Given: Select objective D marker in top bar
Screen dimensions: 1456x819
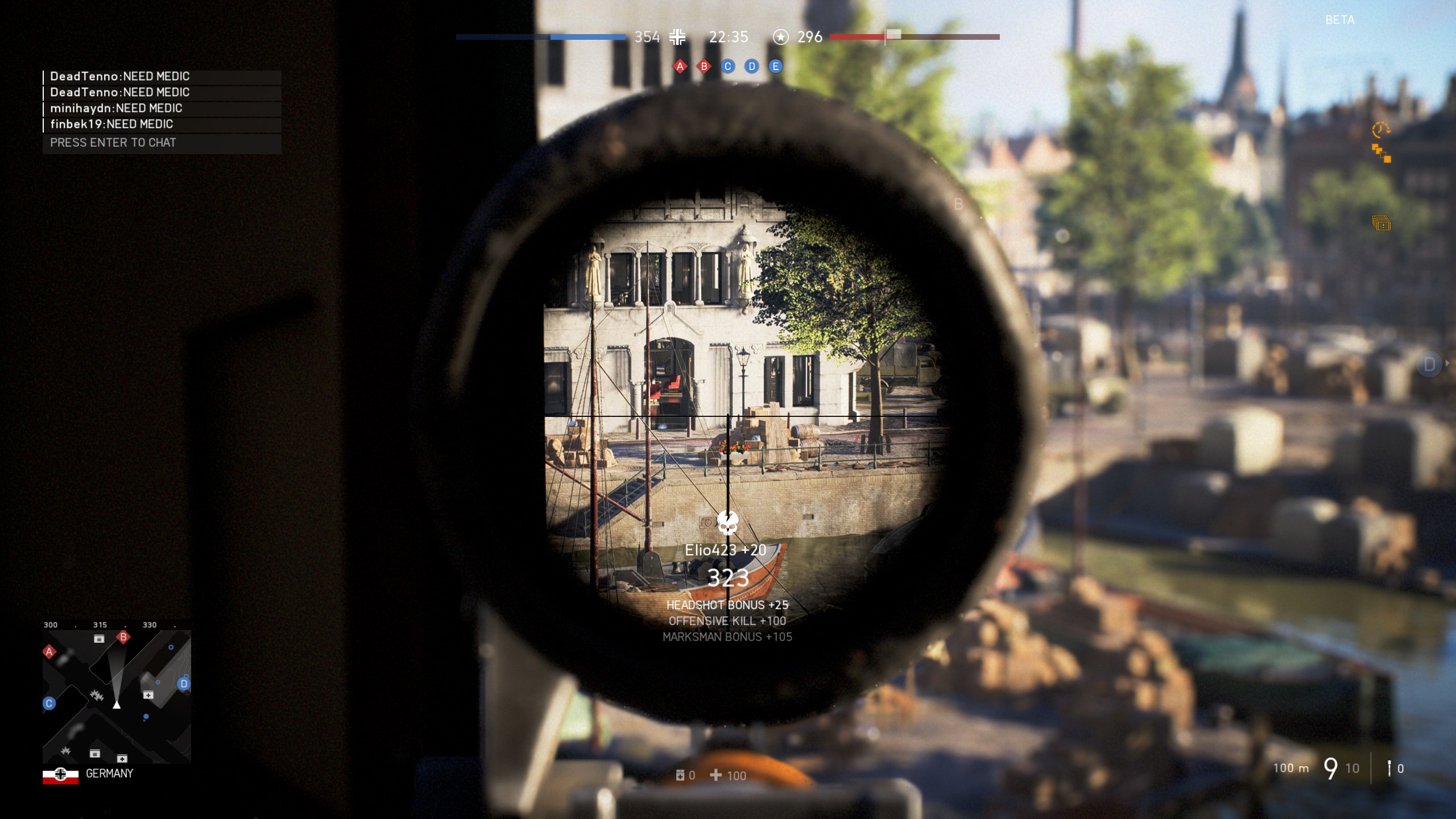Looking at the screenshot, I should [751, 67].
